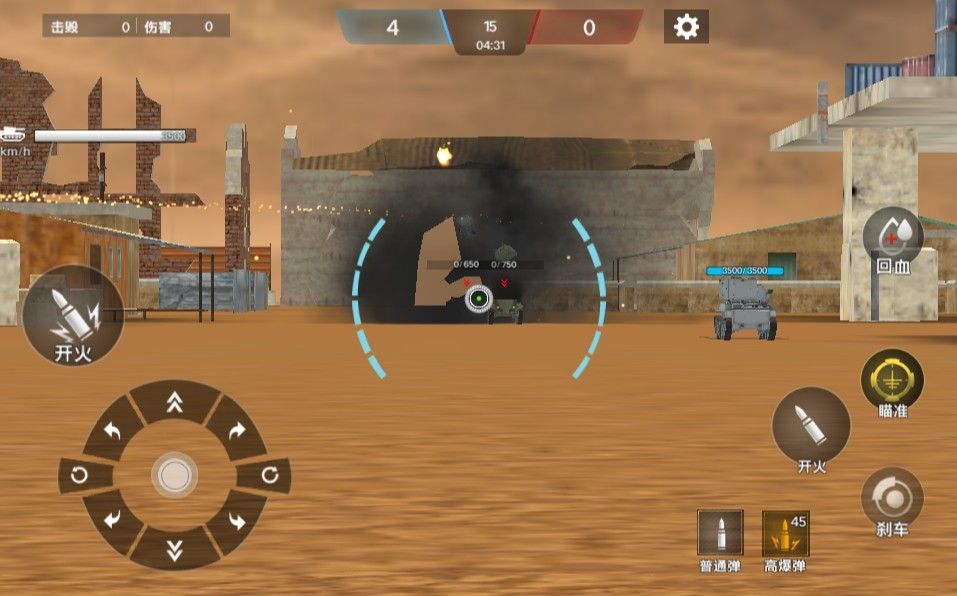Choose the forward-right curved arrow control
The width and height of the screenshot is (957, 596).
coord(237,431)
